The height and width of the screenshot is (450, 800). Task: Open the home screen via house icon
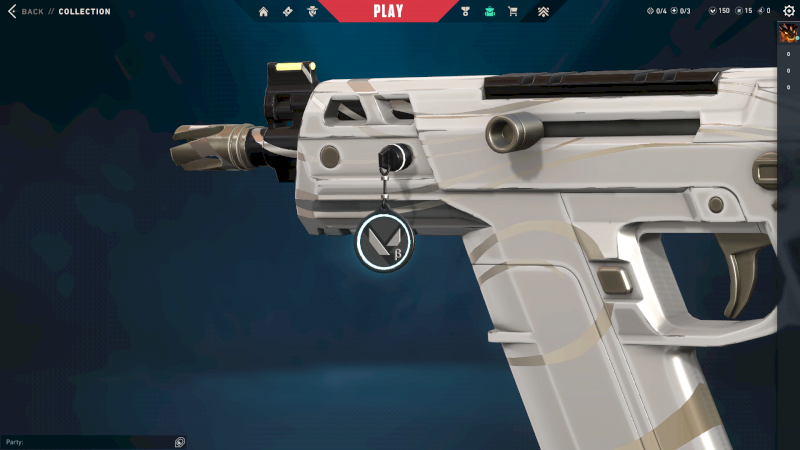point(264,12)
